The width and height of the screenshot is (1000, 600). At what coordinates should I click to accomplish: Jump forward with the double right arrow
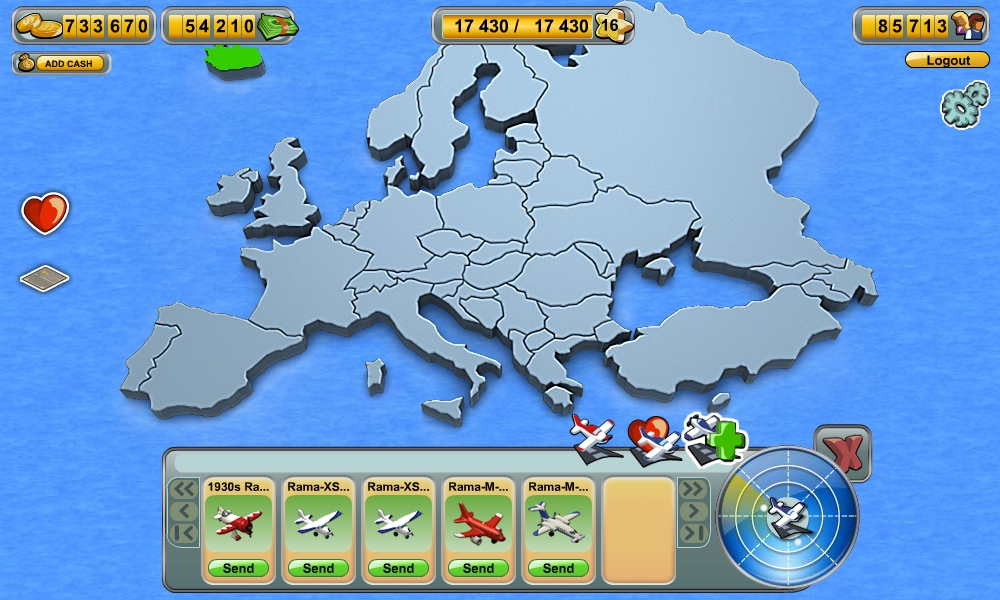pos(693,489)
